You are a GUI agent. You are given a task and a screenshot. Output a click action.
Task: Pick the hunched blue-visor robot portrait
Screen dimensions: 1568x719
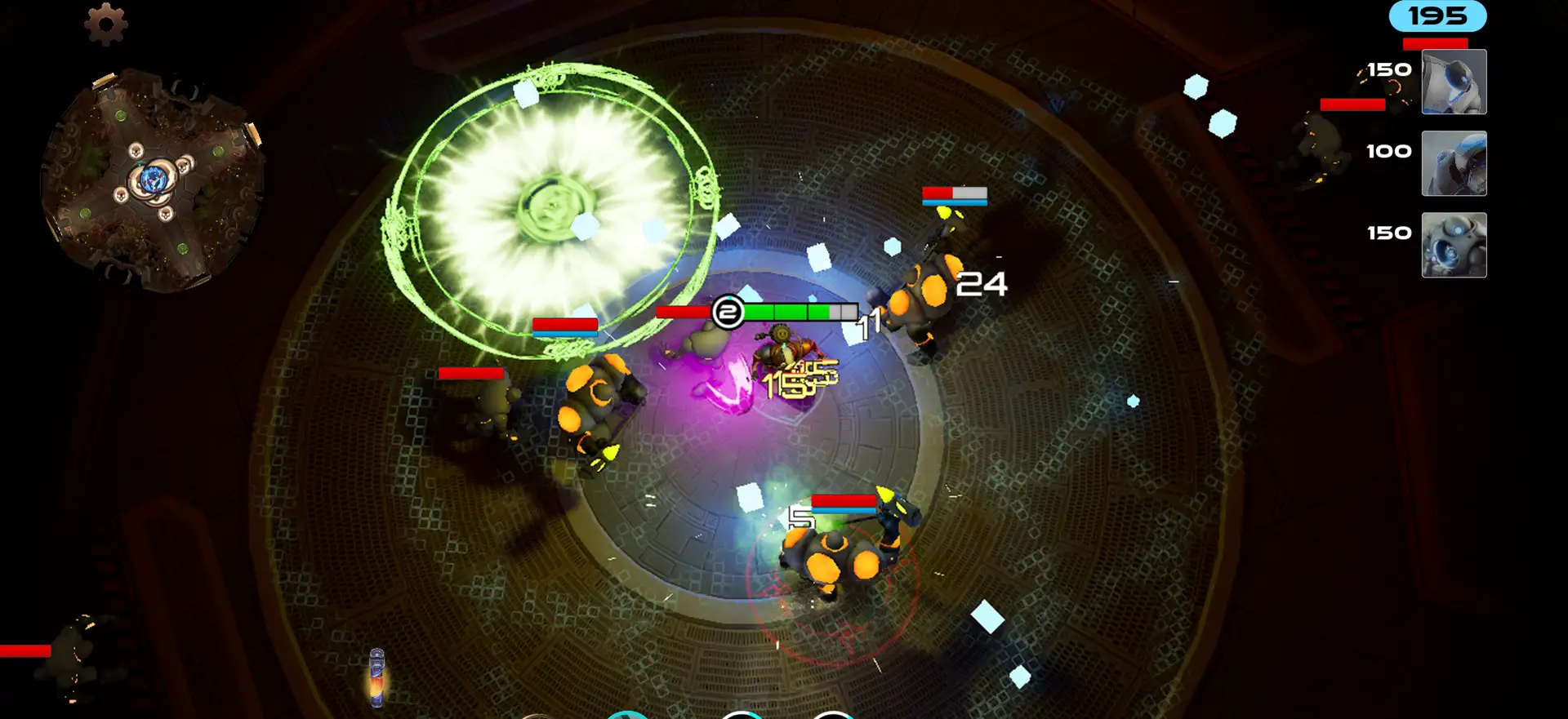point(1454,82)
